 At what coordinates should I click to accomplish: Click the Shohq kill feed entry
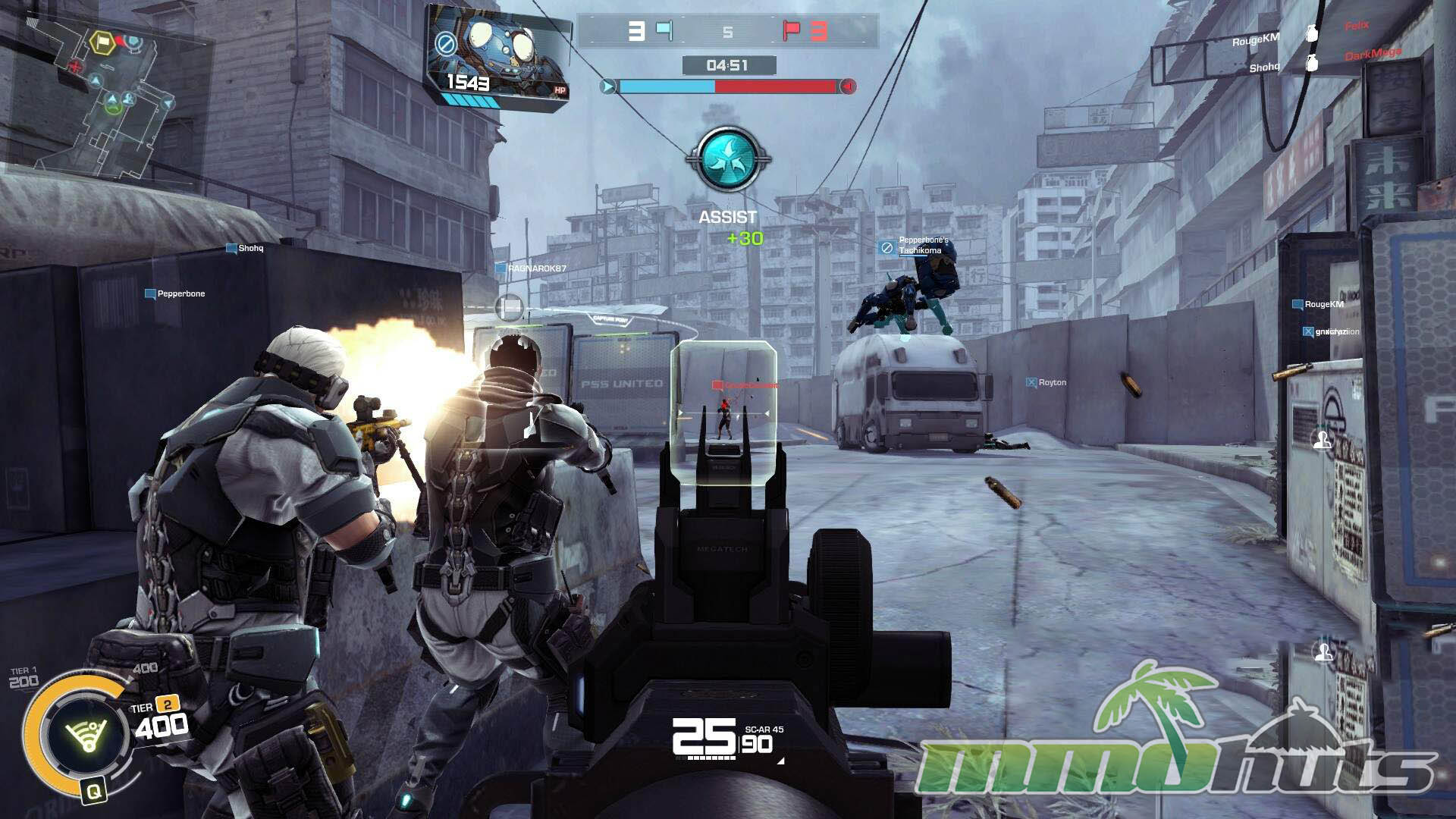tap(1264, 67)
